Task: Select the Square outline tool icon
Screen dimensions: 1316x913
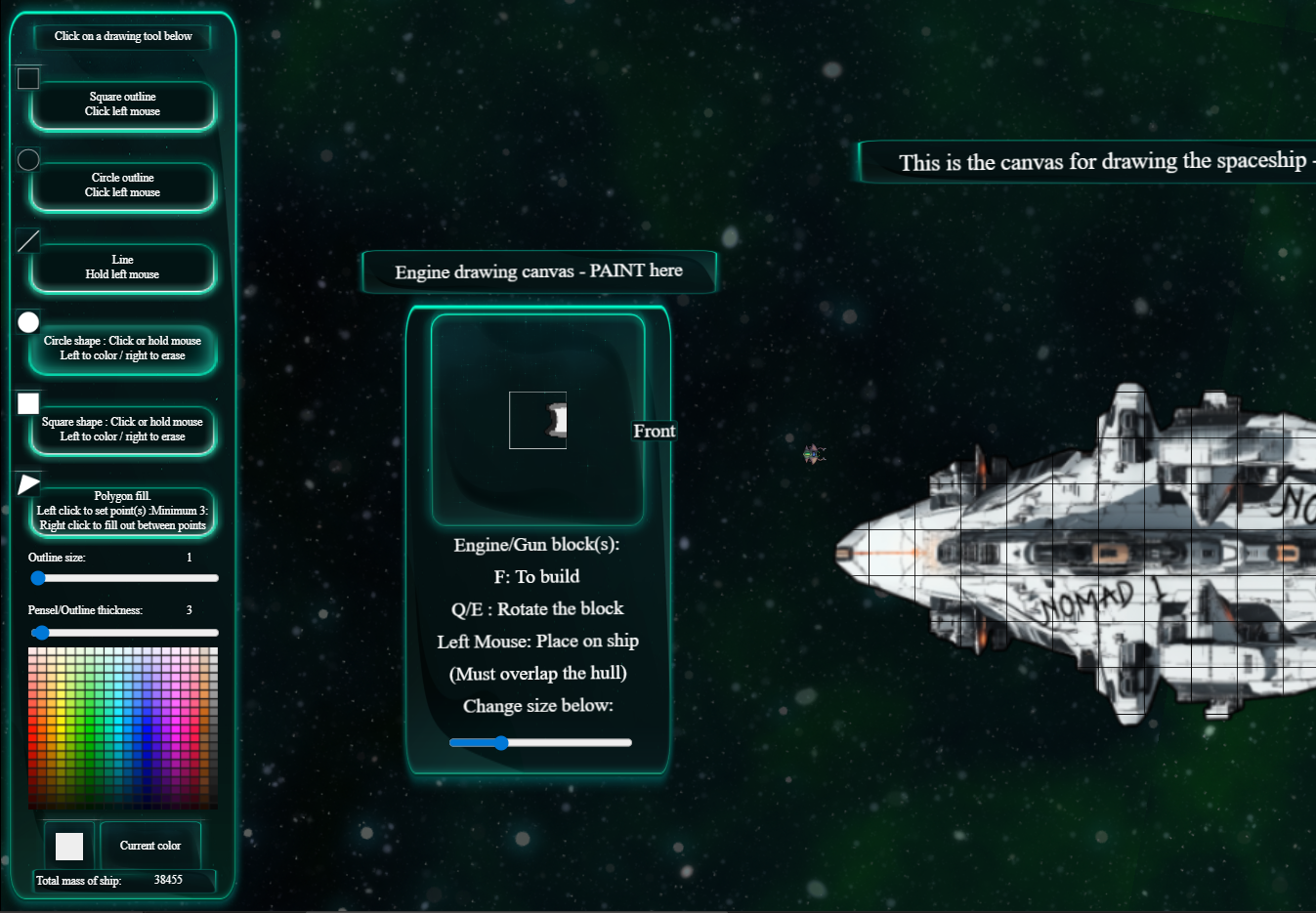Action: coord(27,78)
